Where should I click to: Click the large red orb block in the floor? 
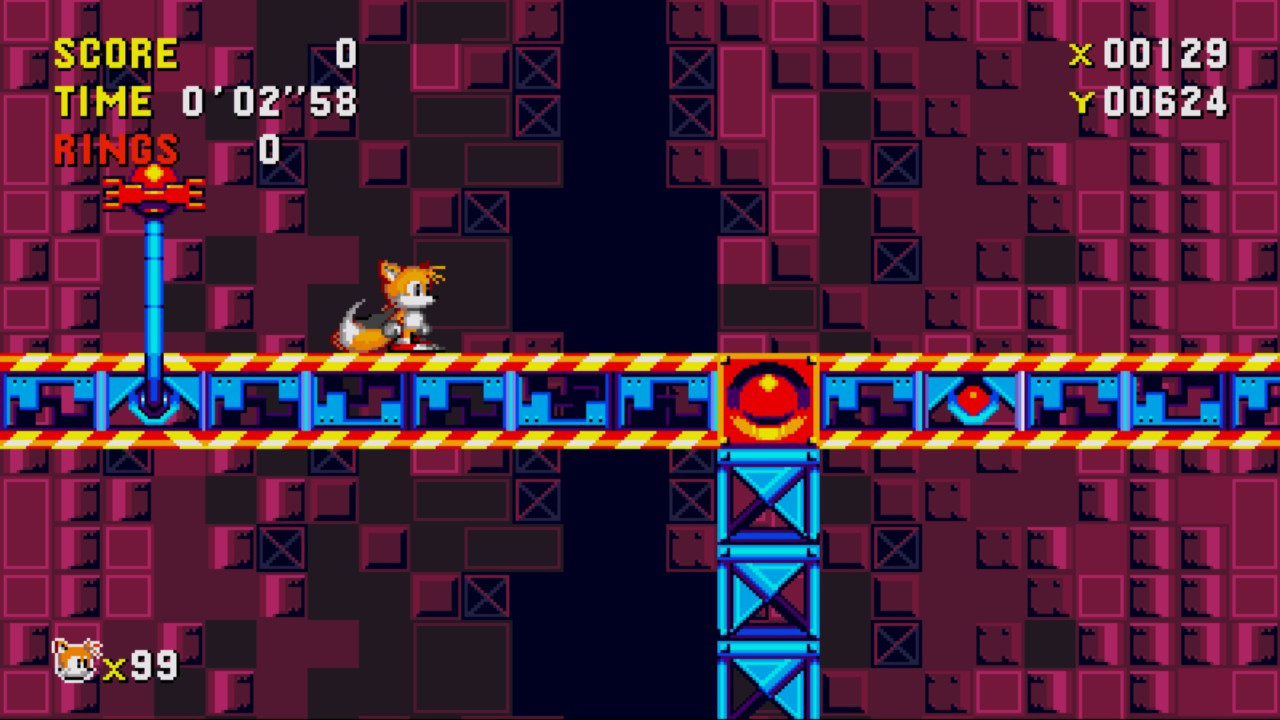pos(766,400)
